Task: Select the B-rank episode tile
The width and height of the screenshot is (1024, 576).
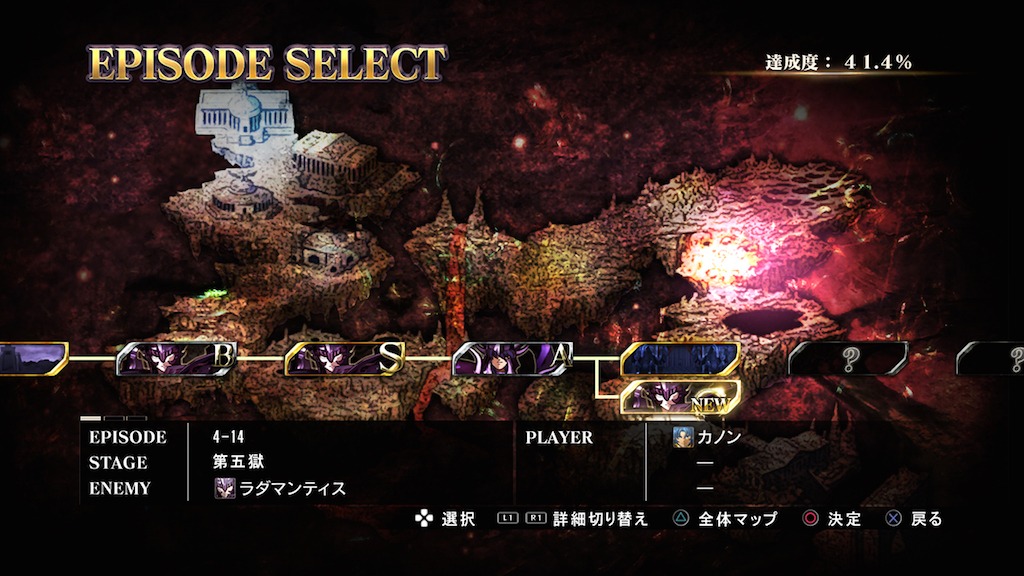Action: [x=177, y=358]
